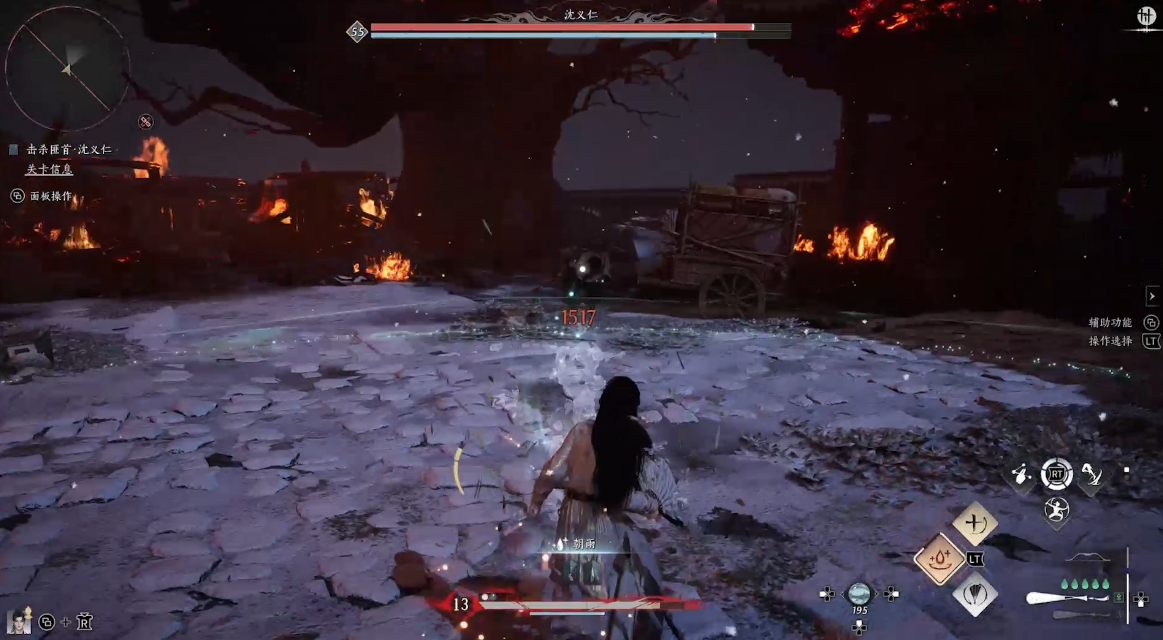Activate the bow-and-cross skill diamond
This screenshot has height=640, width=1163.
(x=974, y=523)
